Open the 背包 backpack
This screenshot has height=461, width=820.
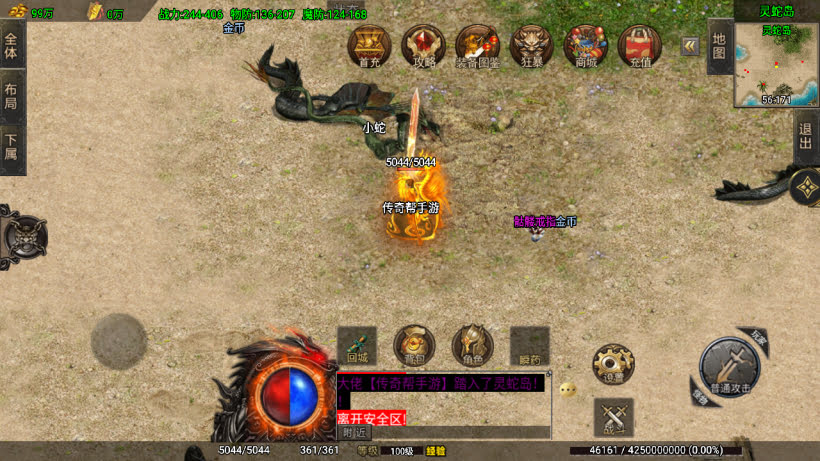[414, 345]
